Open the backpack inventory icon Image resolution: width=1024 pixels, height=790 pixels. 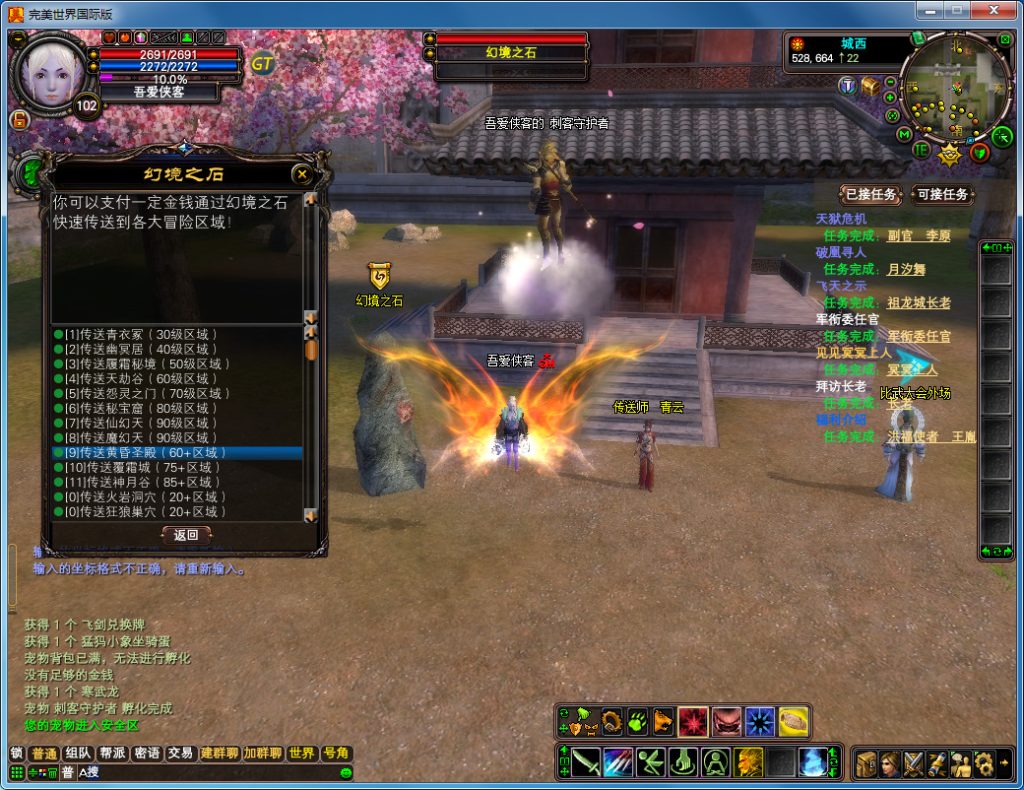pos(865,764)
